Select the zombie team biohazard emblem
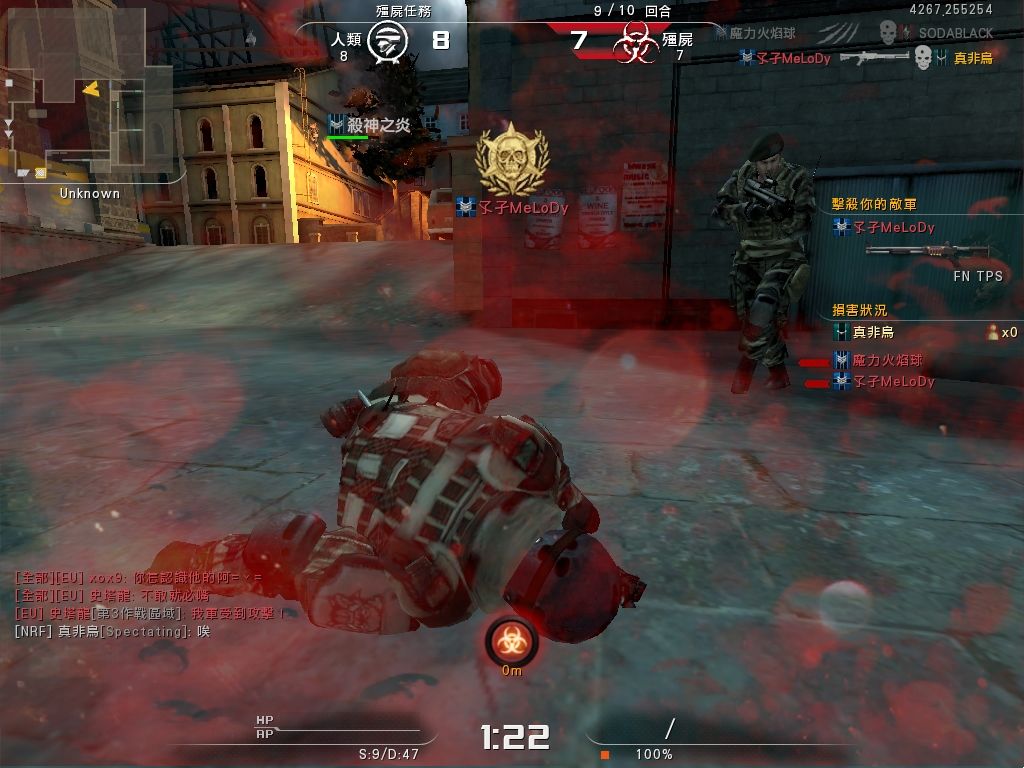The width and height of the screenshot is (1024, 768). (x=633, y=43)
